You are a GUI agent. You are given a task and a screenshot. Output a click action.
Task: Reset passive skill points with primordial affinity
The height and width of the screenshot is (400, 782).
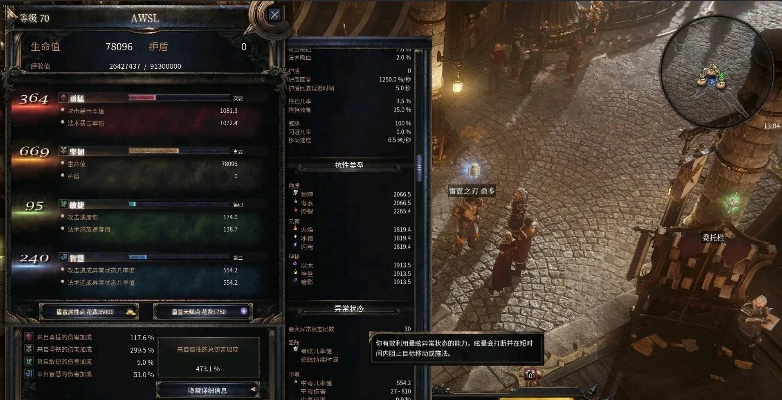tap(210, 311)
